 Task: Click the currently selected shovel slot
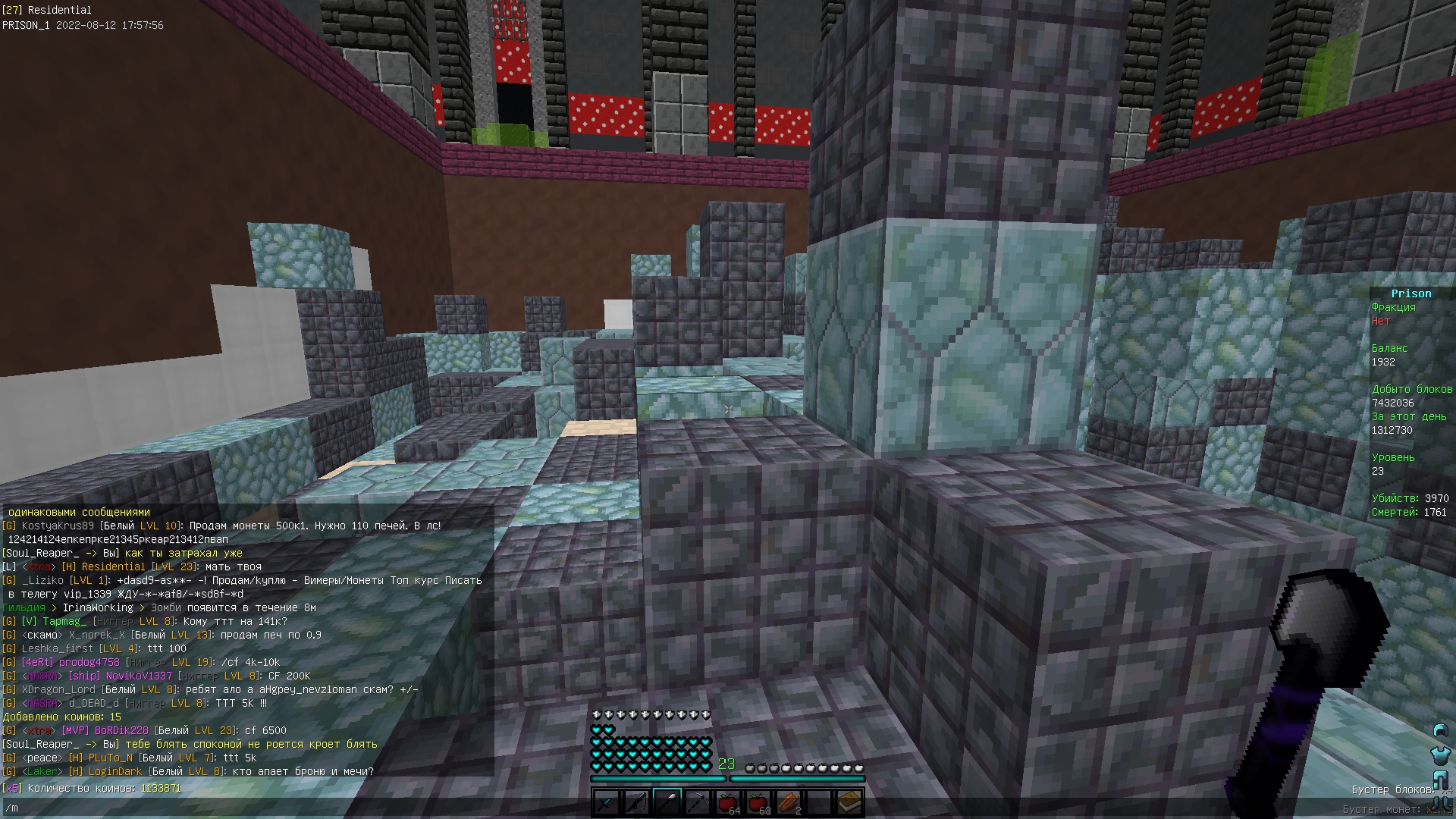point(667,802)
